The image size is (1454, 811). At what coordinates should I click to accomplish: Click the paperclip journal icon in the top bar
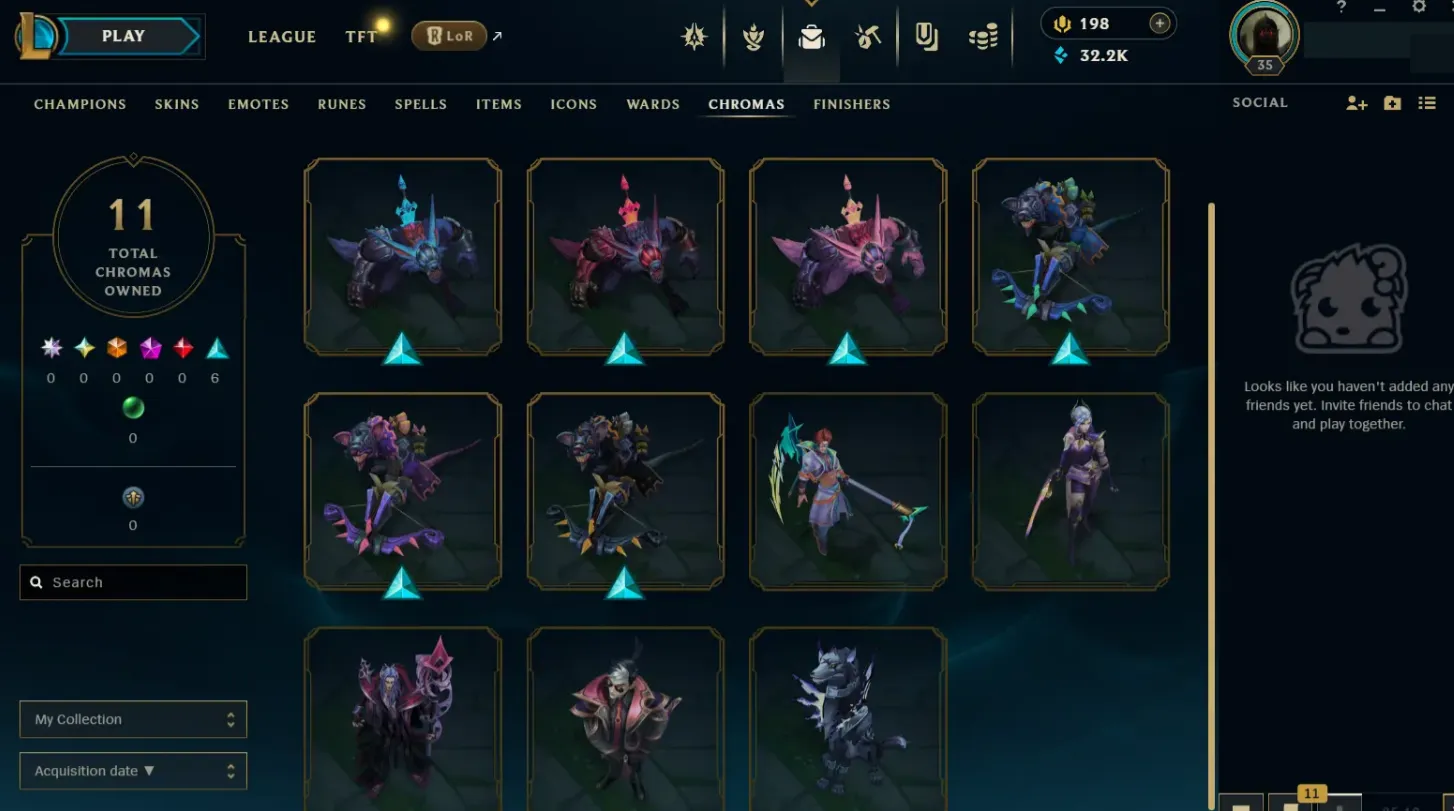pos(927,36)
